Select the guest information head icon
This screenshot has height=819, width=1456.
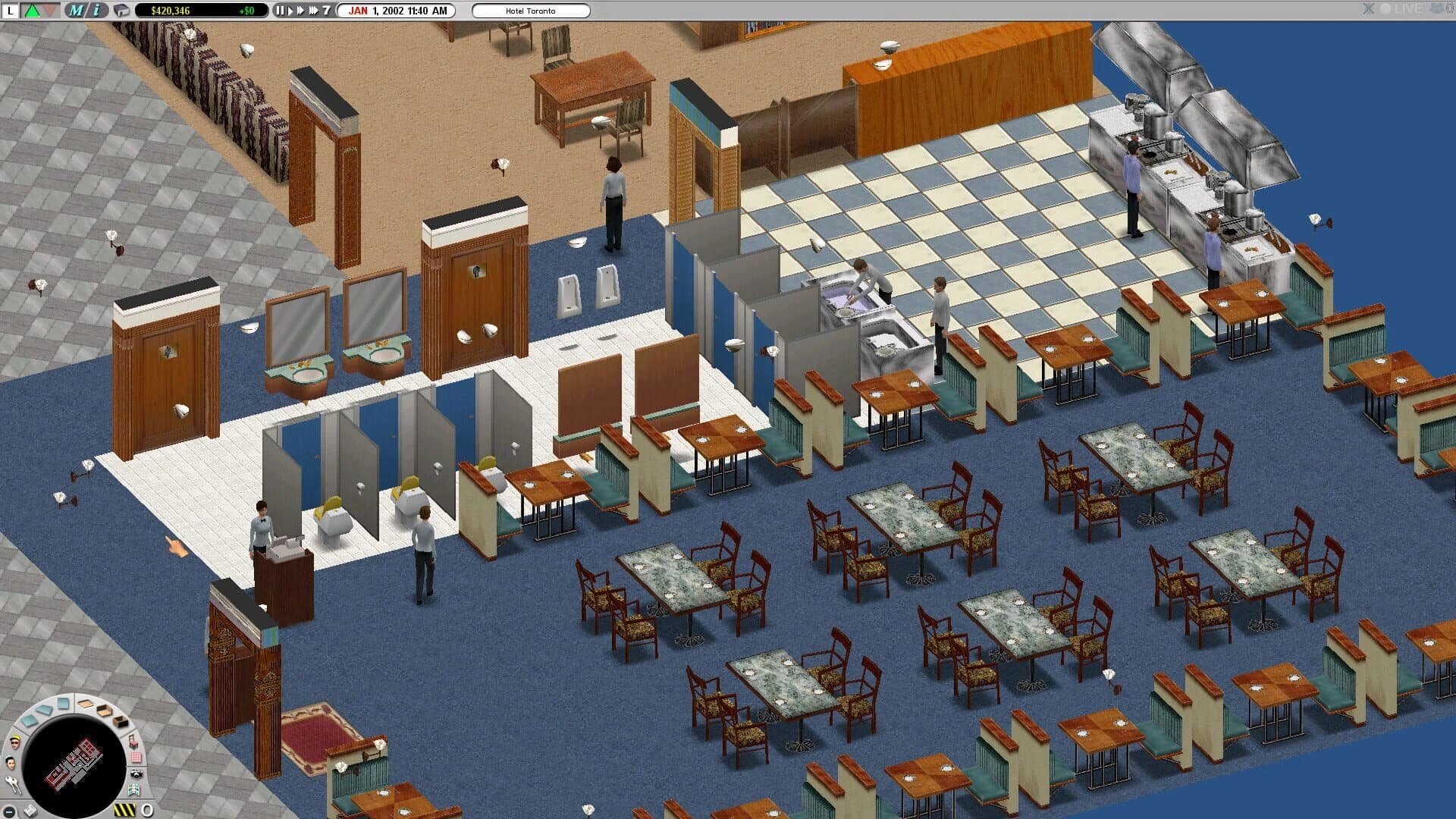point(14,742)
